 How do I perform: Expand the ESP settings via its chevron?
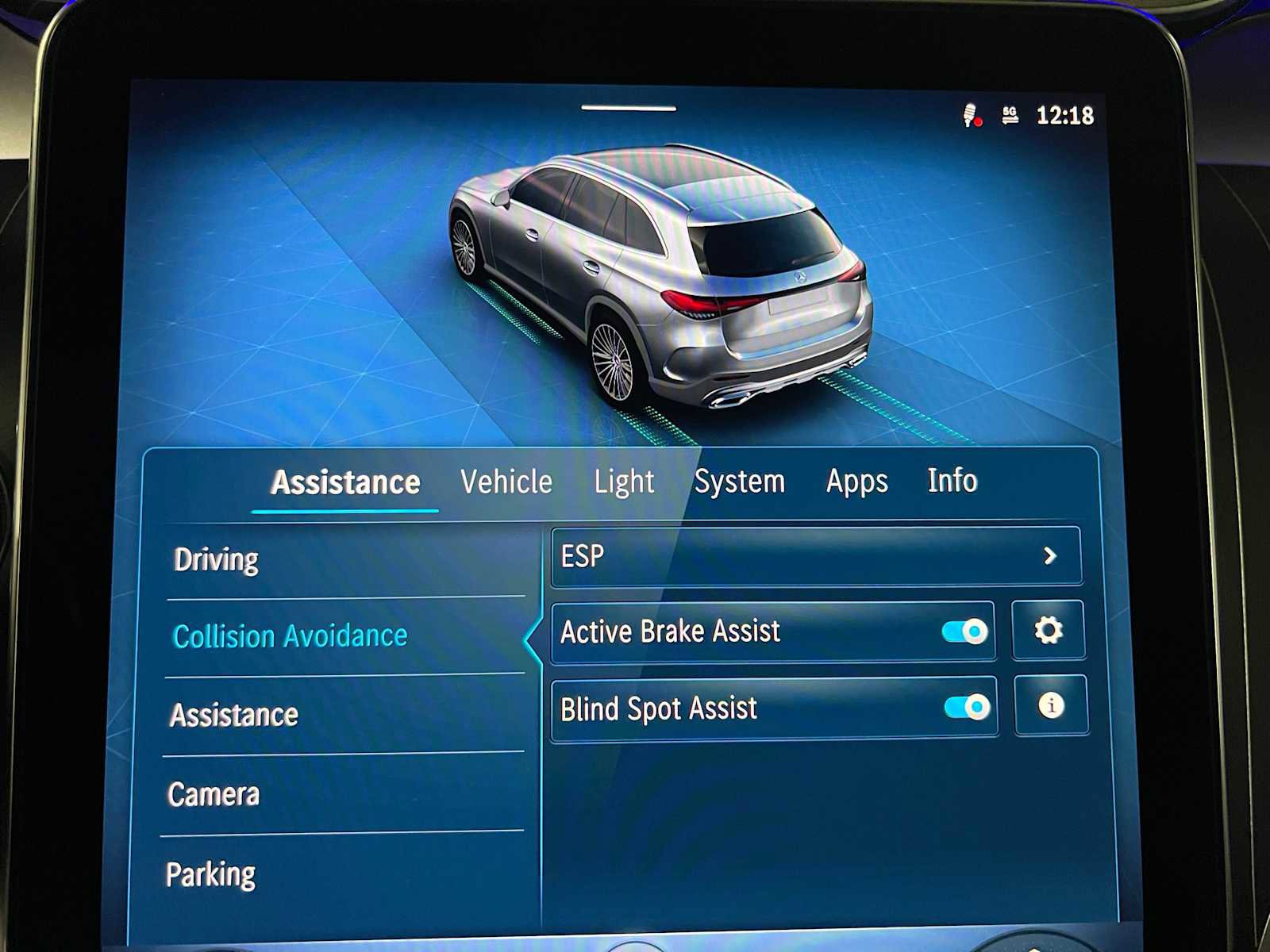1051,555
